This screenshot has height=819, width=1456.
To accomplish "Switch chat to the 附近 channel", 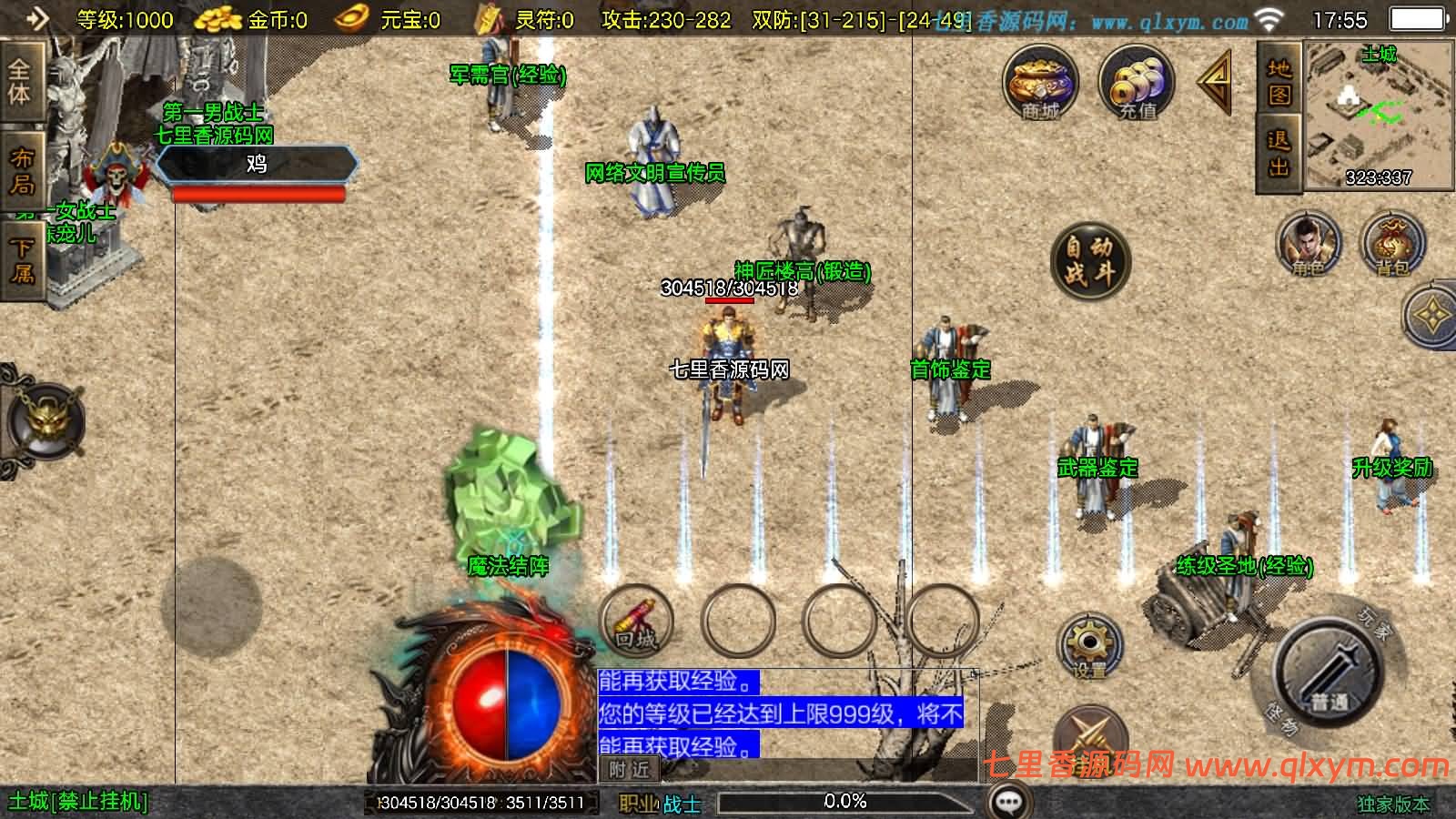I will point(629,770).
